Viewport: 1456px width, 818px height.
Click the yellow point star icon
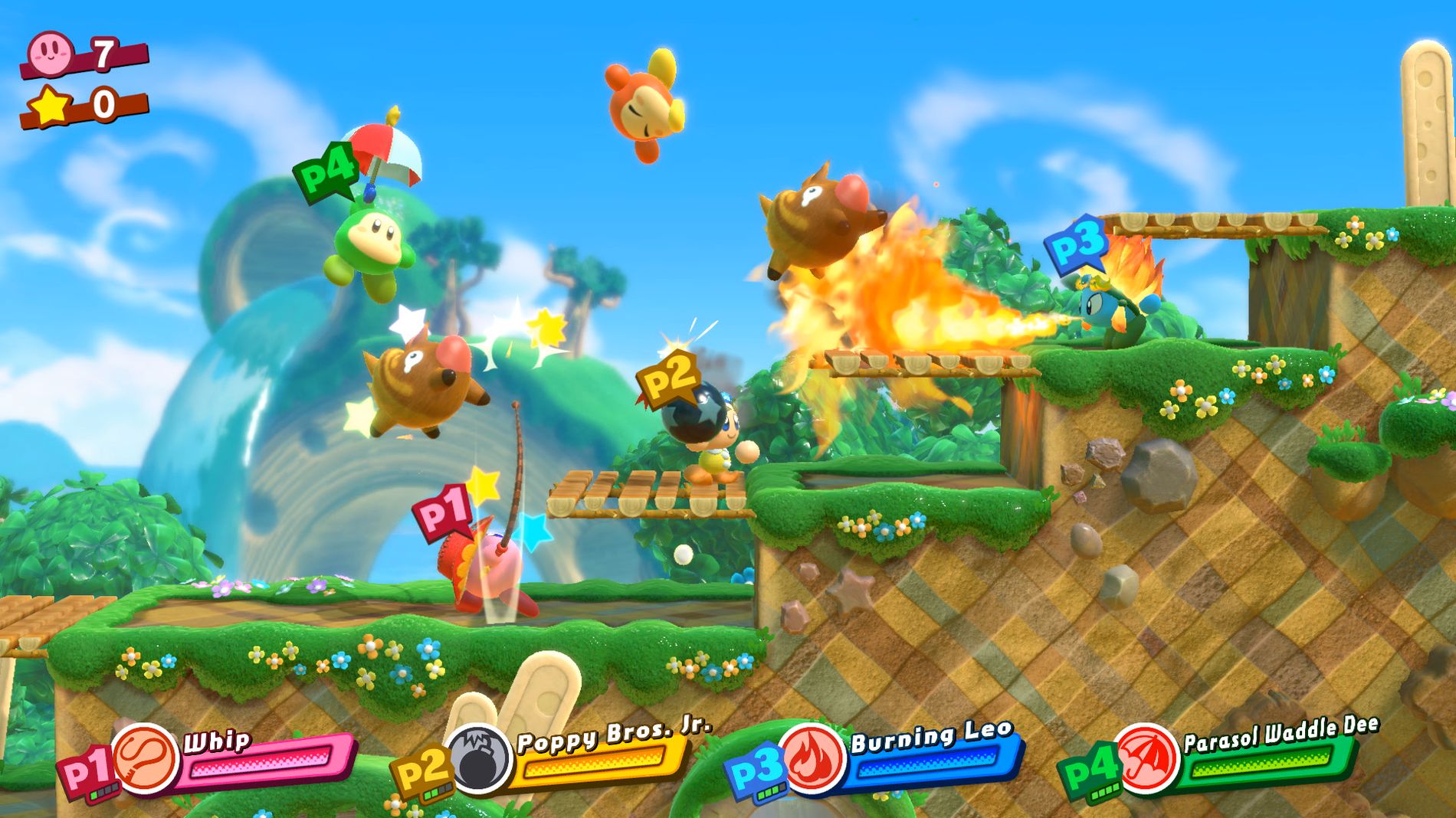coord(51,105)
